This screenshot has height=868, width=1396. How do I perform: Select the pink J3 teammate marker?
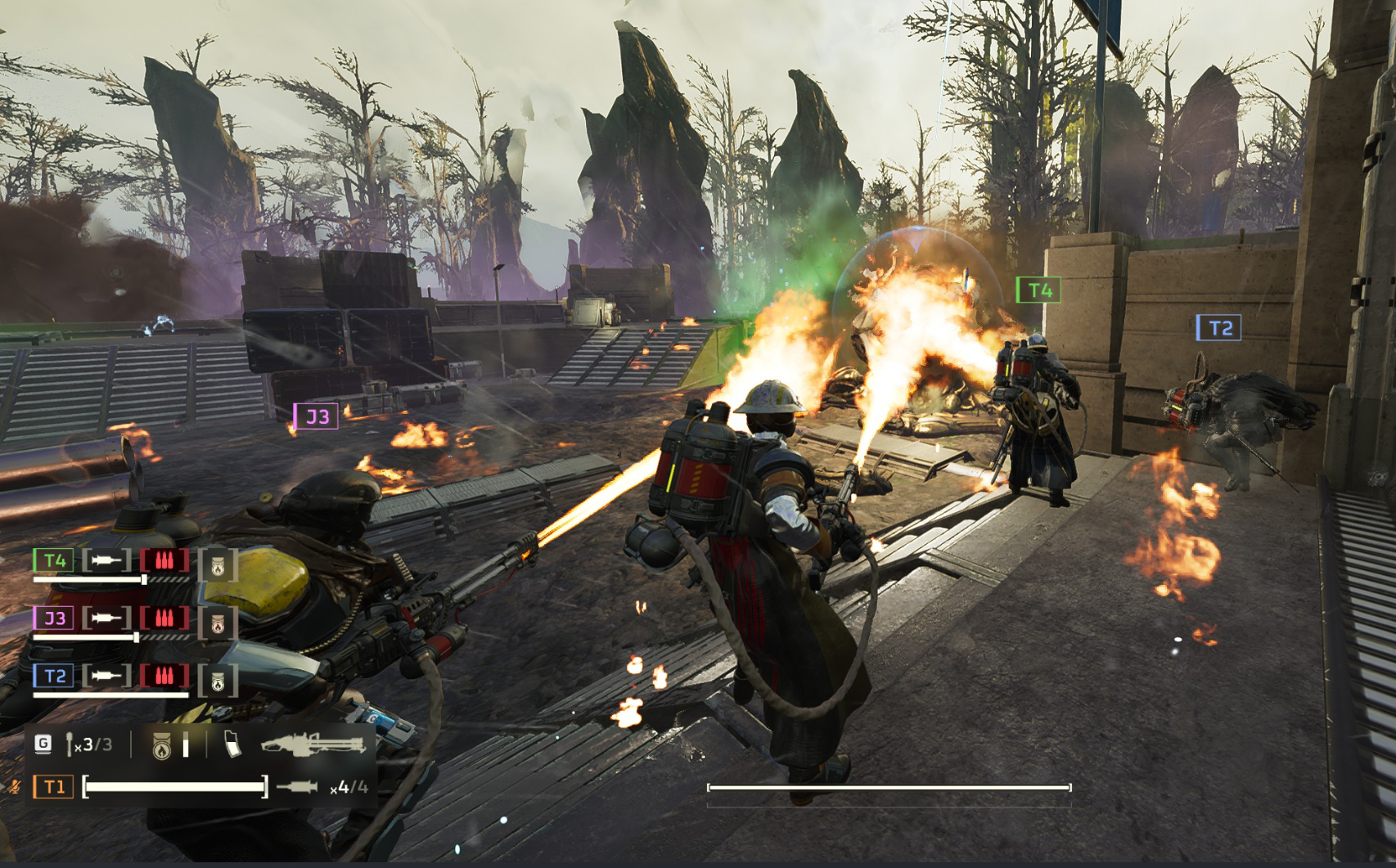pos(317,416)
